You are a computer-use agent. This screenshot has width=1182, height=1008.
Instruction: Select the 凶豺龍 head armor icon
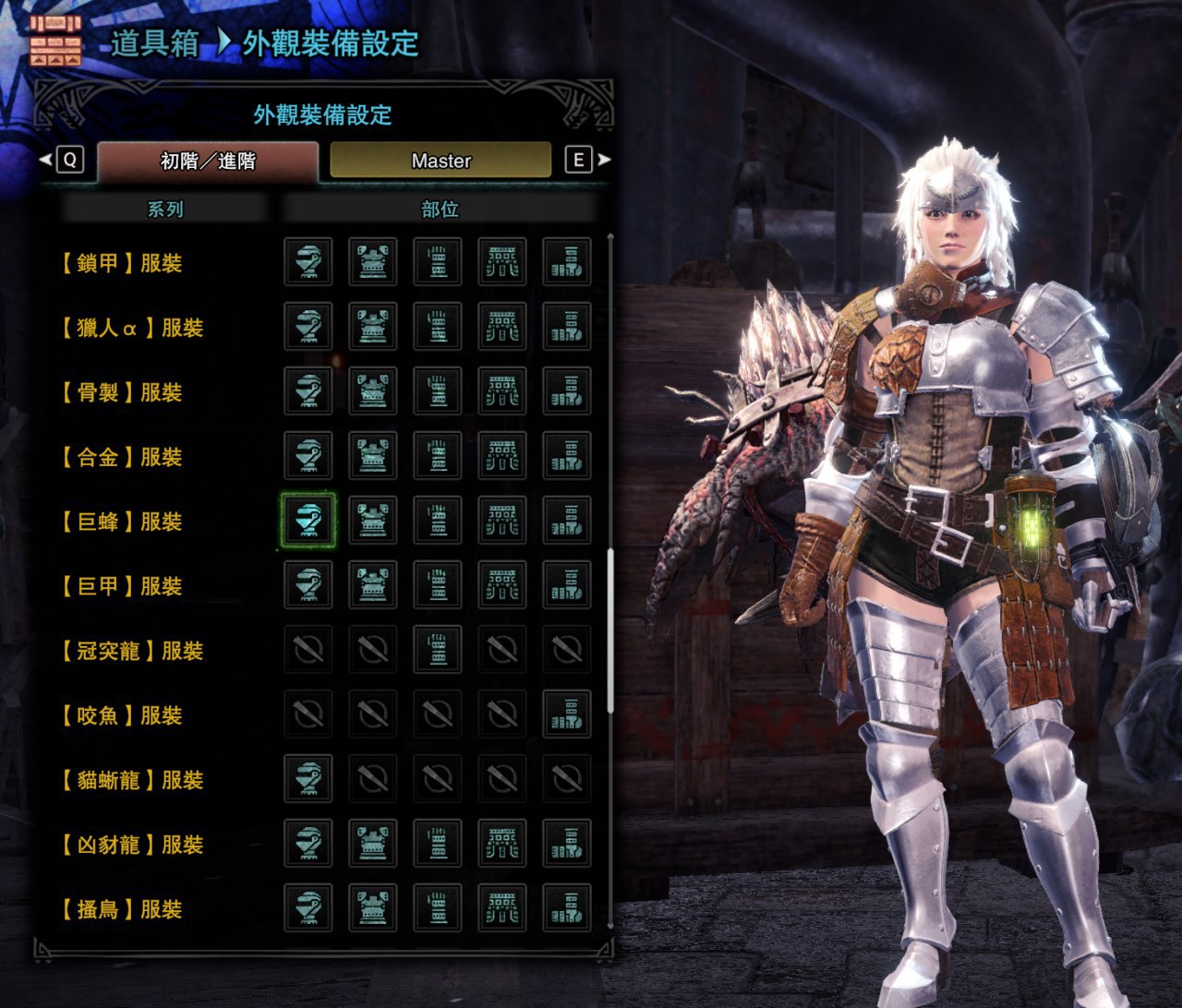click(308, 844)
